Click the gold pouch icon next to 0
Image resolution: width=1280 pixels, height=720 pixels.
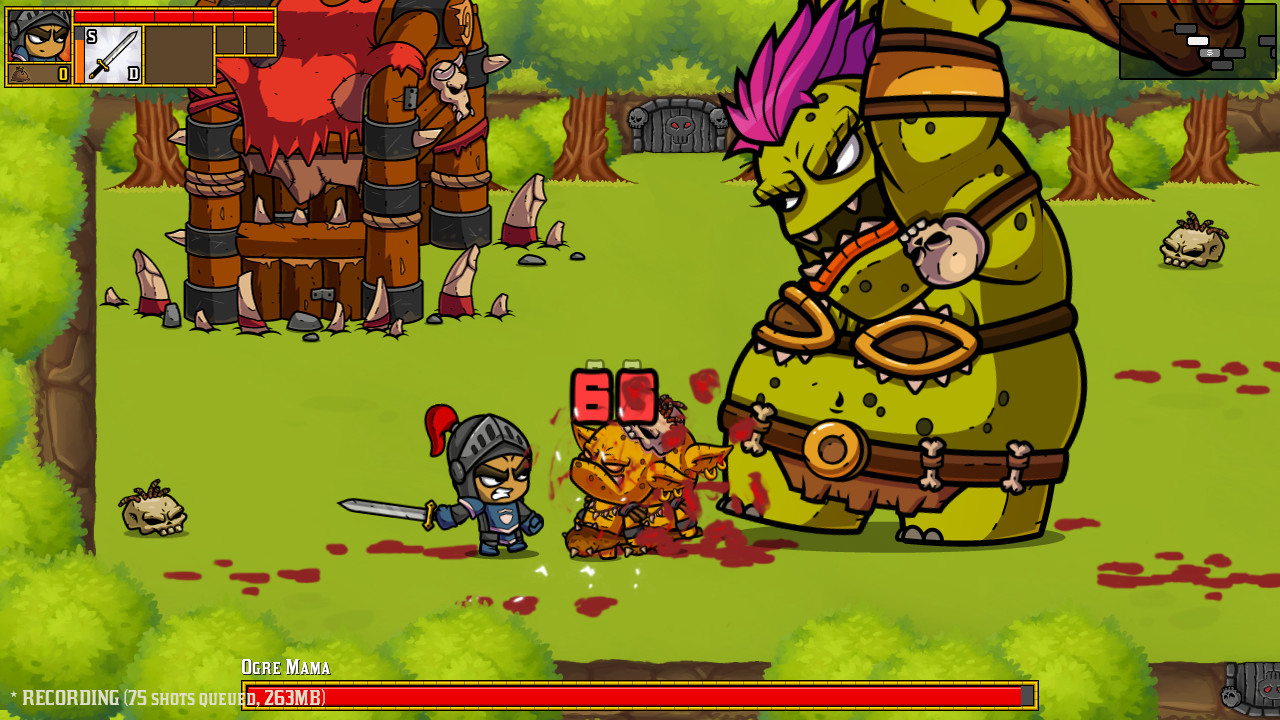tap(20, 73)
